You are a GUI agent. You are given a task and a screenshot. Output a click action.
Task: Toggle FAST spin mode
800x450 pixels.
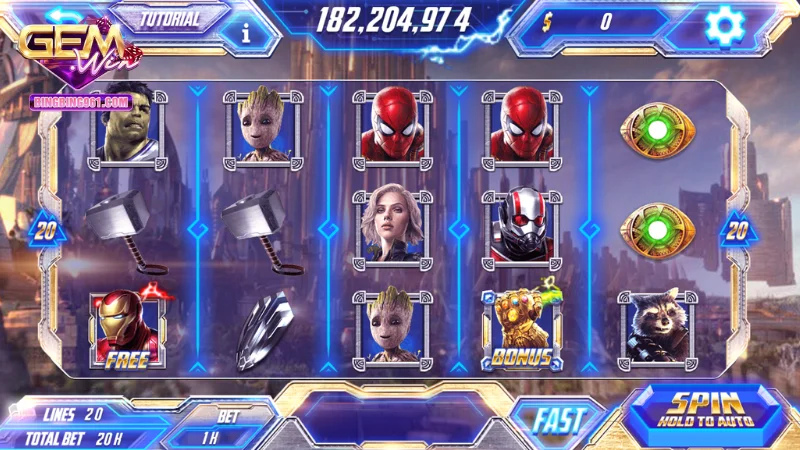pyautogui.click(x=556, y=420)
